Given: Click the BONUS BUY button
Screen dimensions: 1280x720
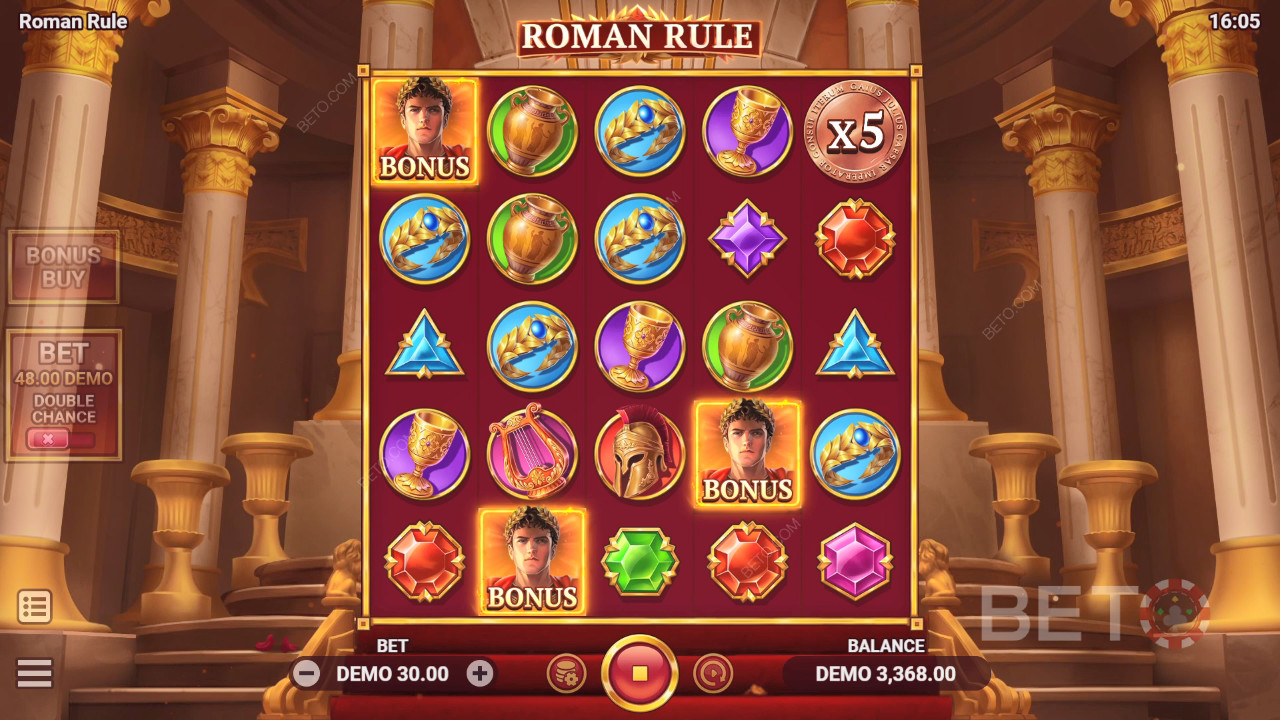Looking at the screenshot, I should (x=62, y=265).
